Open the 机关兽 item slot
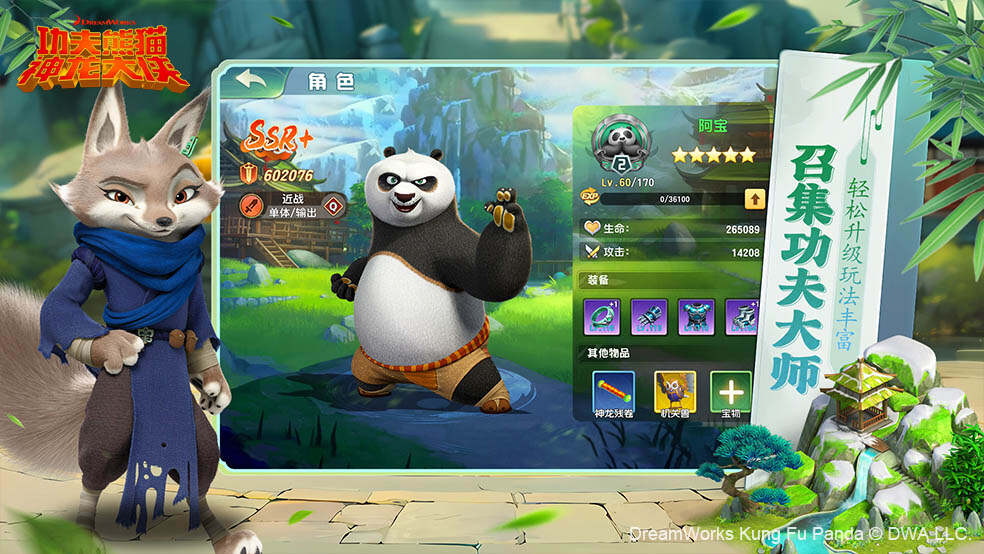 click(674, 388)
